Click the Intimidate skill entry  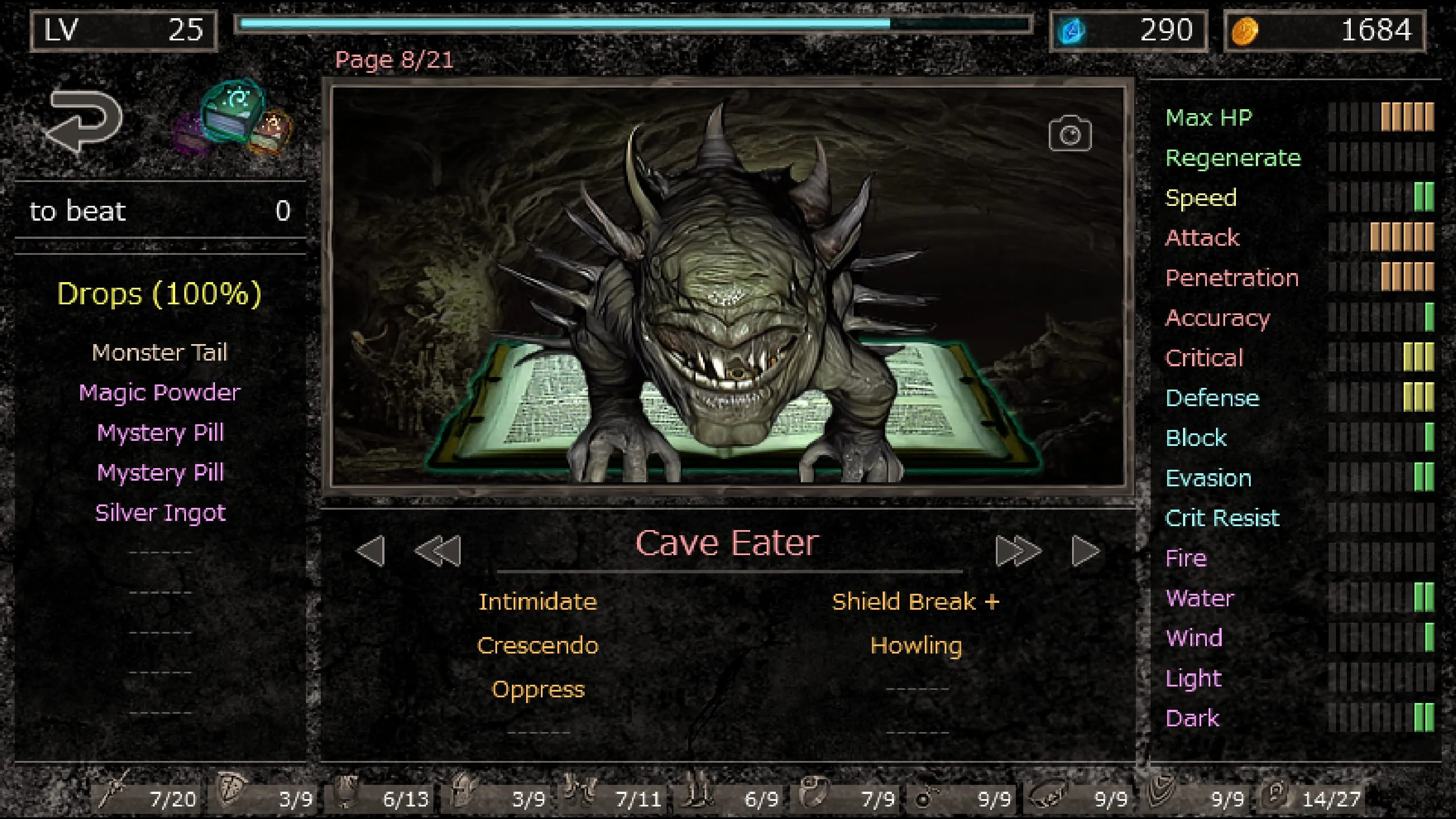click(537, 601)
